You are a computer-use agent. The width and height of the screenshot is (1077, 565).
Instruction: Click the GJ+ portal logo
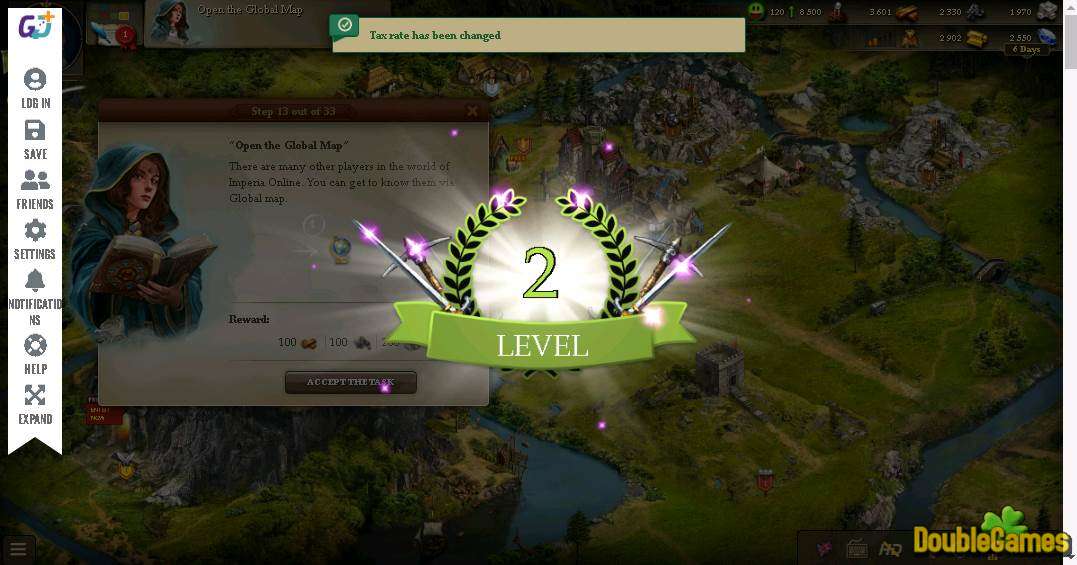[36, 27]
